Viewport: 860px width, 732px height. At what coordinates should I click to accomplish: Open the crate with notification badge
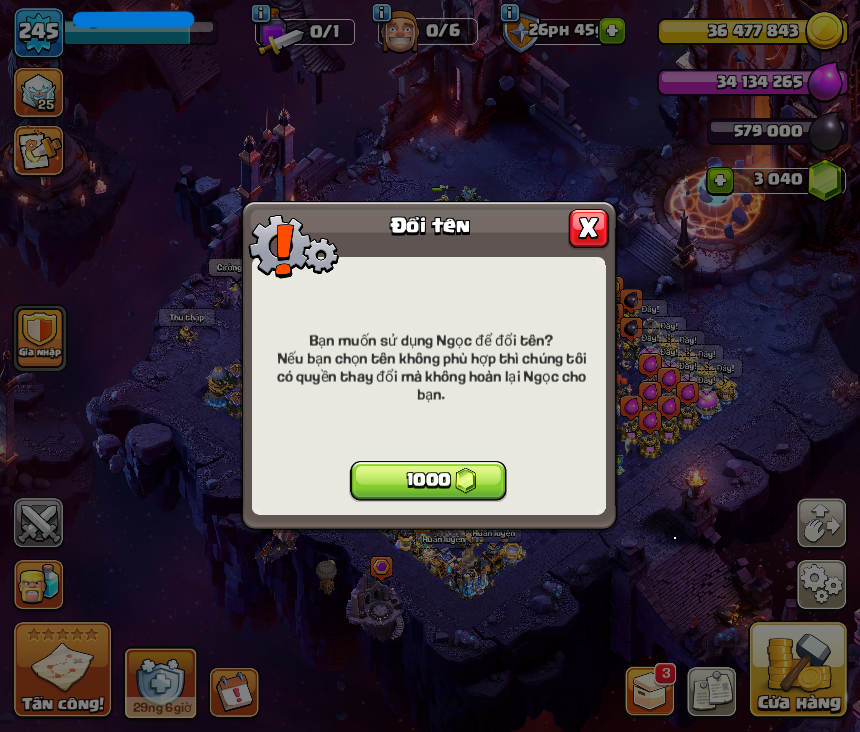pos(649,691)
